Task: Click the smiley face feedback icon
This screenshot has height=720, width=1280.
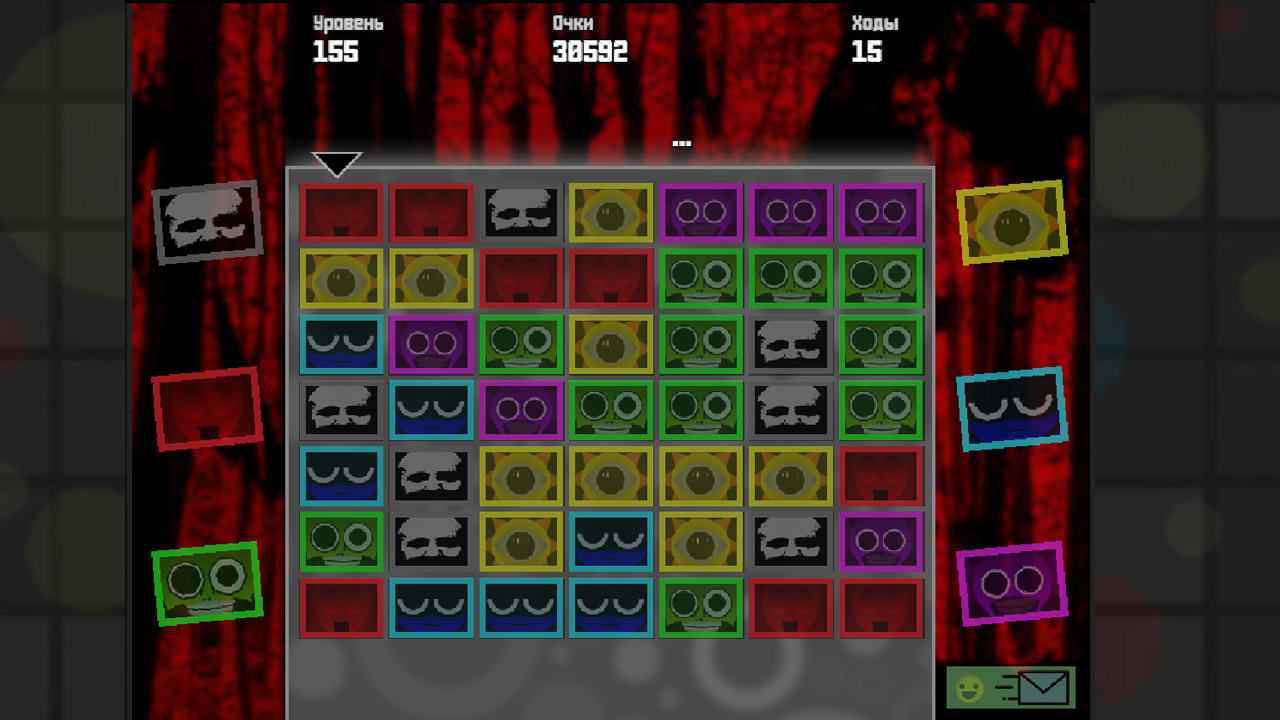Action: pyautogui.click(x=968, y=688)
